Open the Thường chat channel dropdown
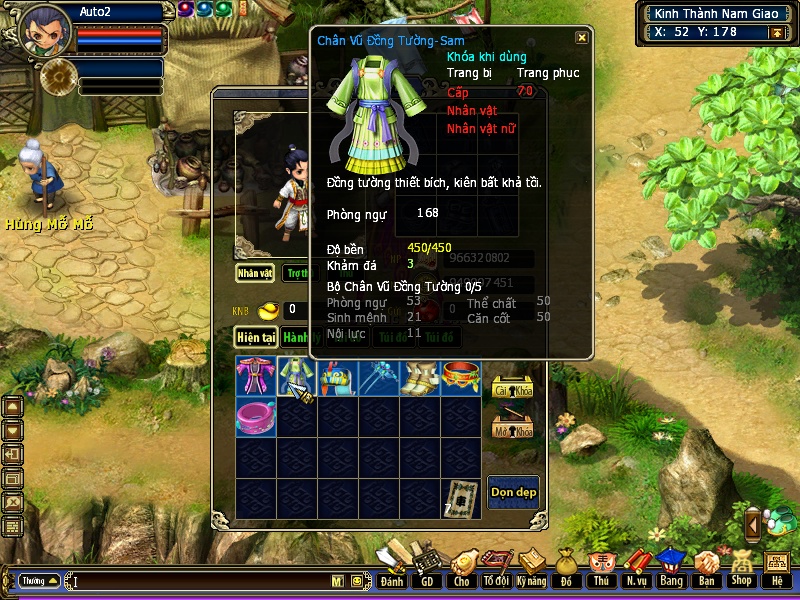 40,580
